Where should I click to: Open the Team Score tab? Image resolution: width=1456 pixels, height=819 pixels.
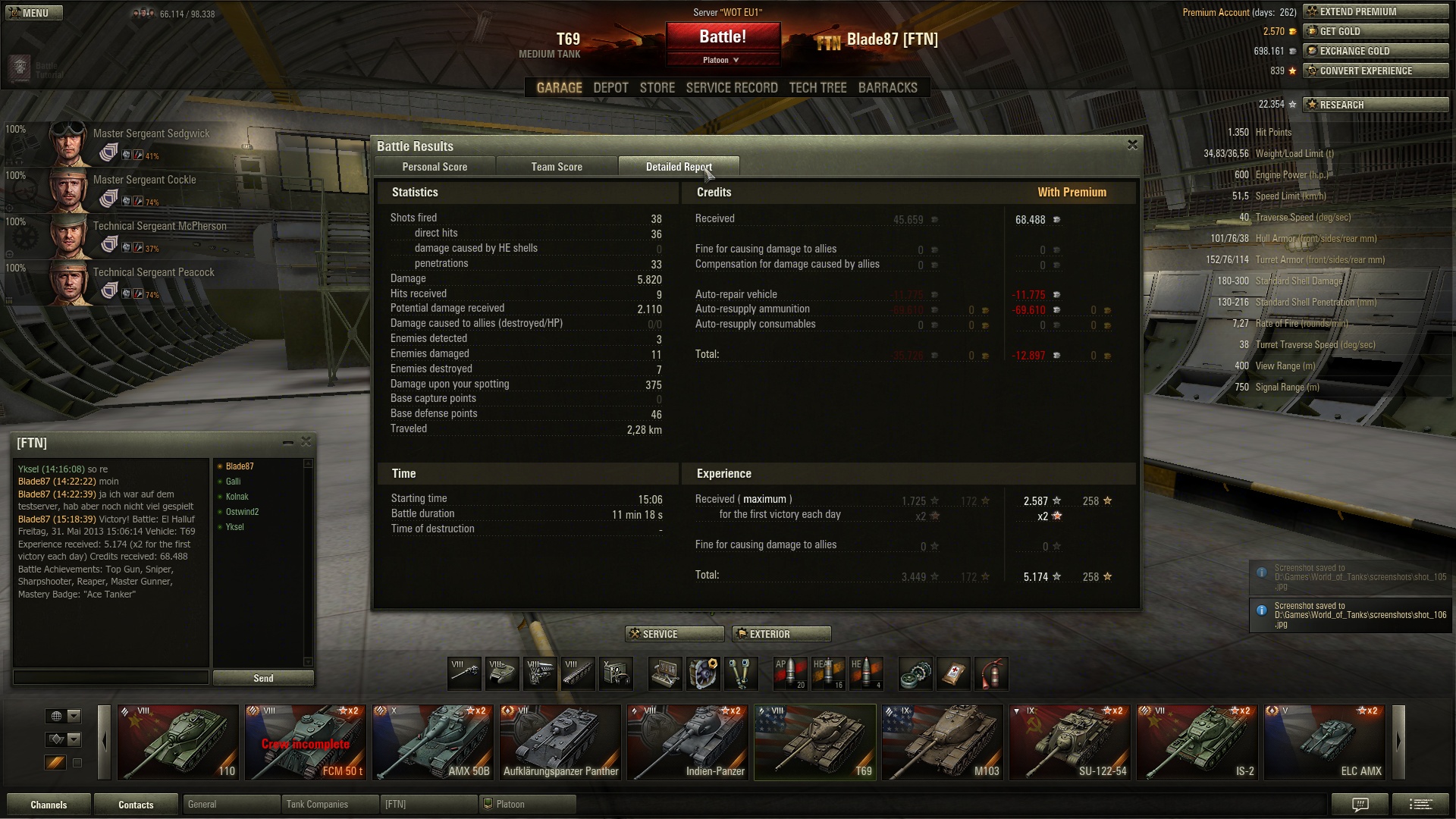point(557,167)
